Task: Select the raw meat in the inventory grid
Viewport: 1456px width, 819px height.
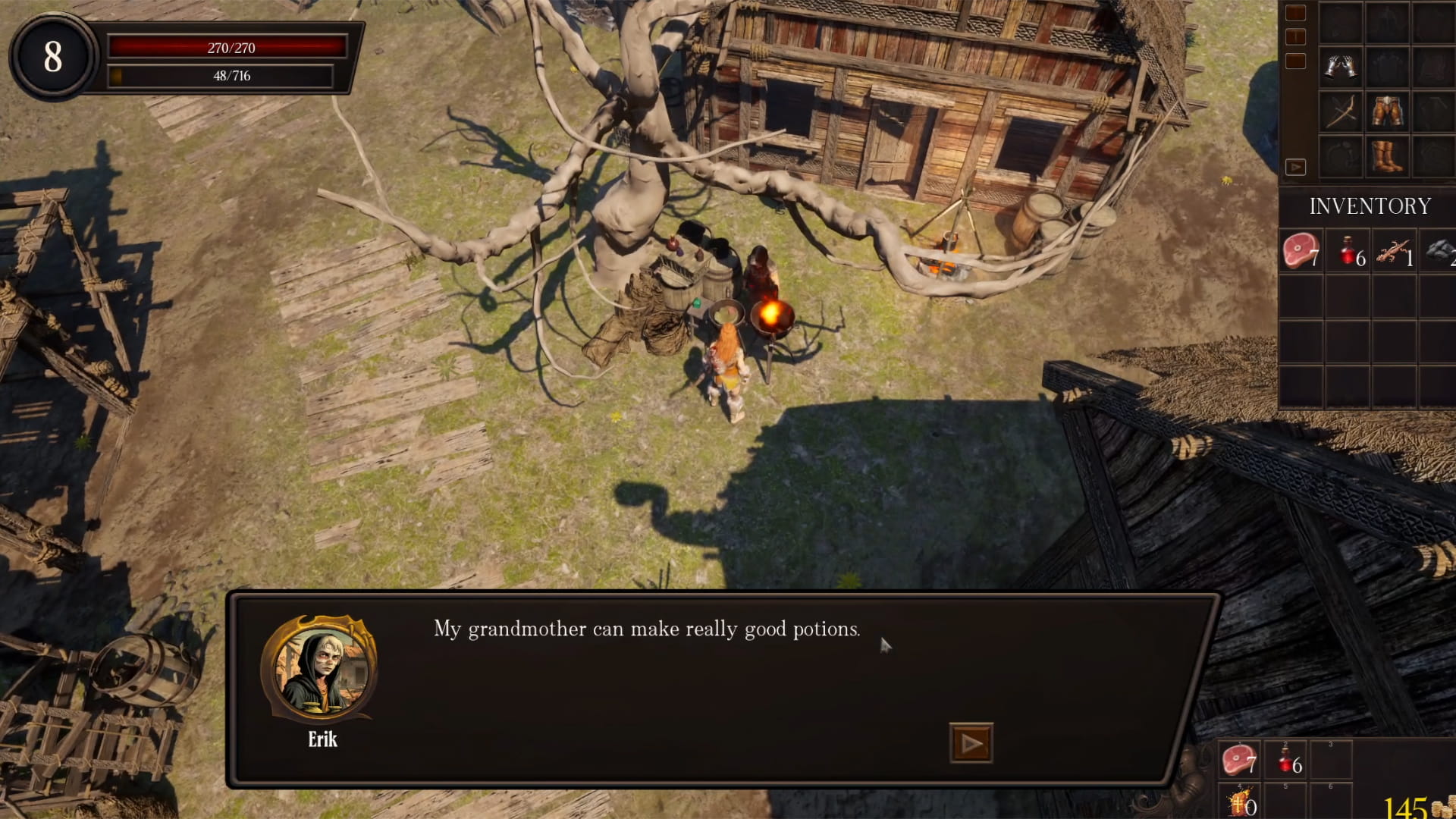Action: coord(1301,251)
